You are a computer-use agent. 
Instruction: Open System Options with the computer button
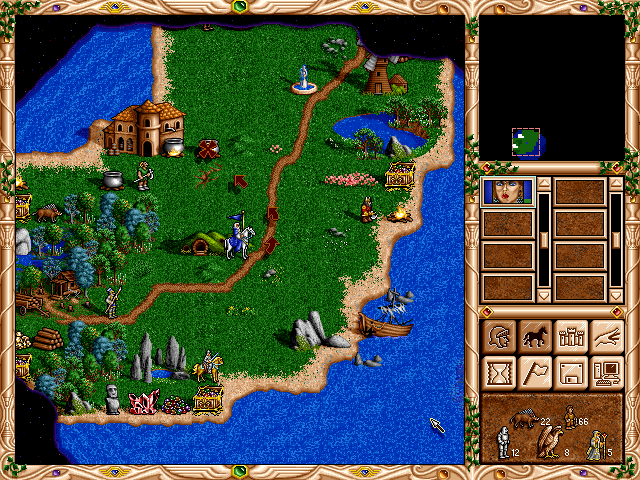coord(605,373)
